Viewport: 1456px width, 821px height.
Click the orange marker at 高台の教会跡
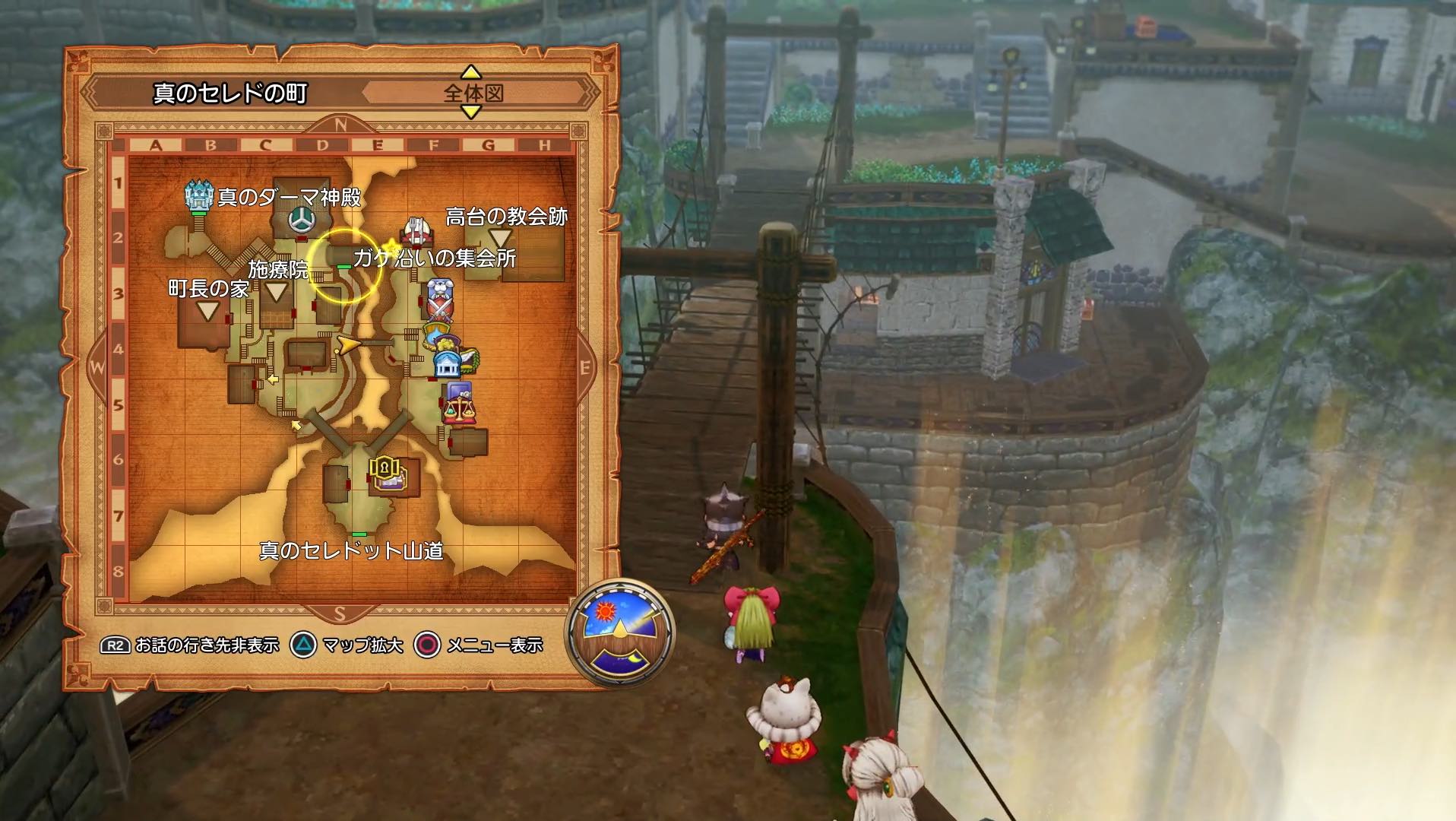click(x=500, y=239)
